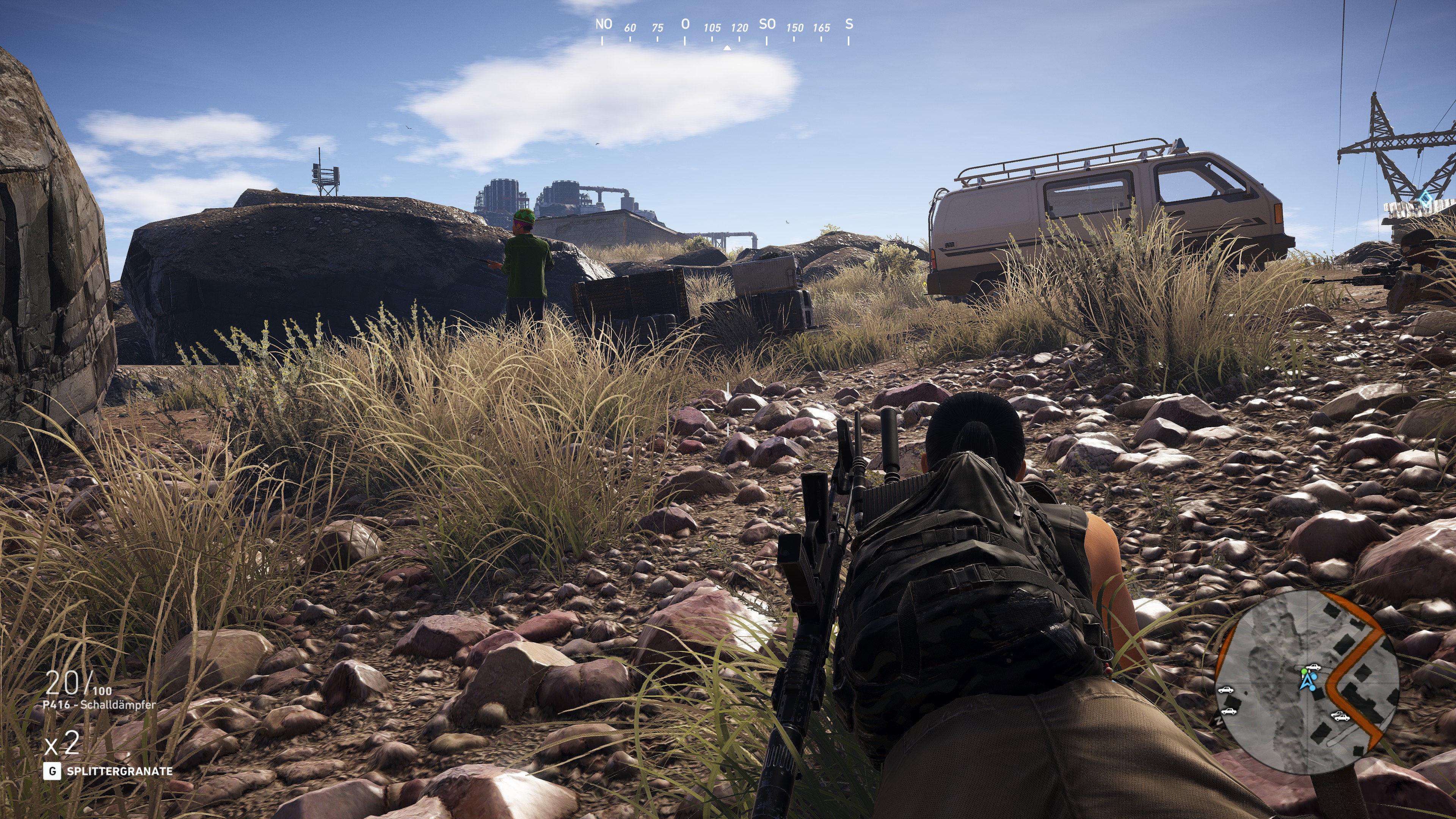
Task: Click the white car icon on the minimap
Action: pos(1314,667)
